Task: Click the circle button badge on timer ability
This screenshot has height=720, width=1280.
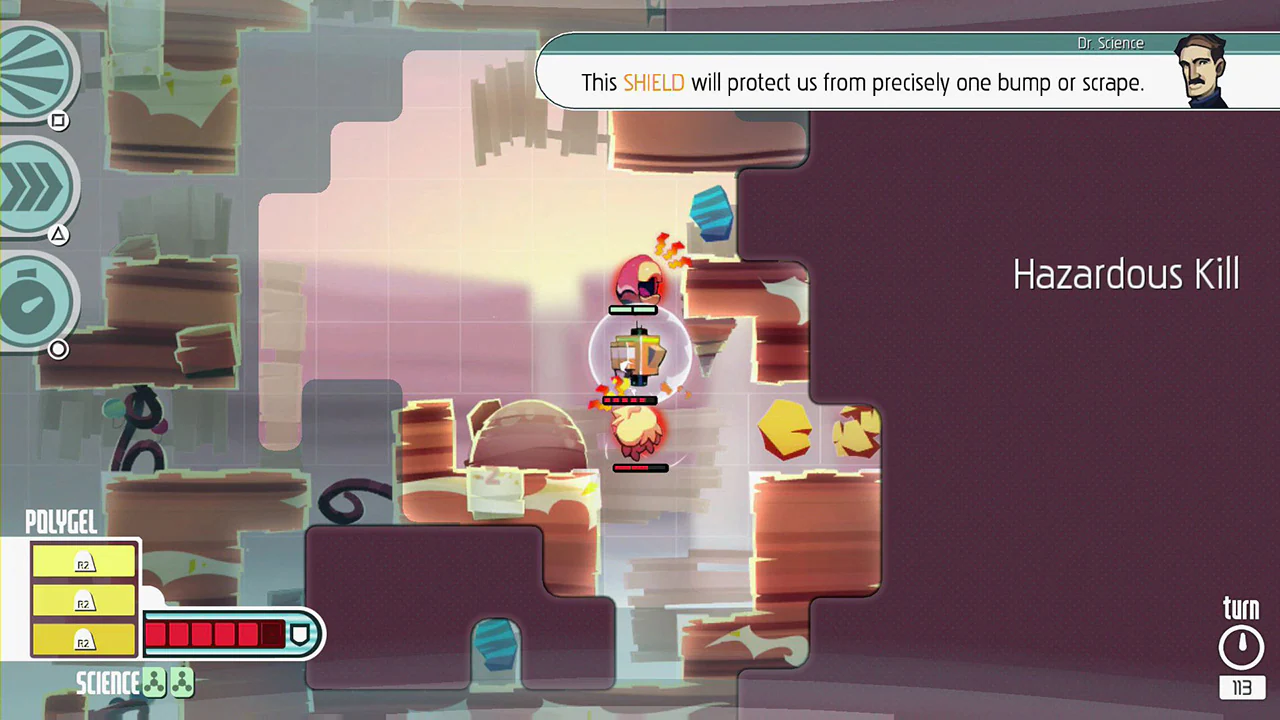Action: (x=58, y=349)
